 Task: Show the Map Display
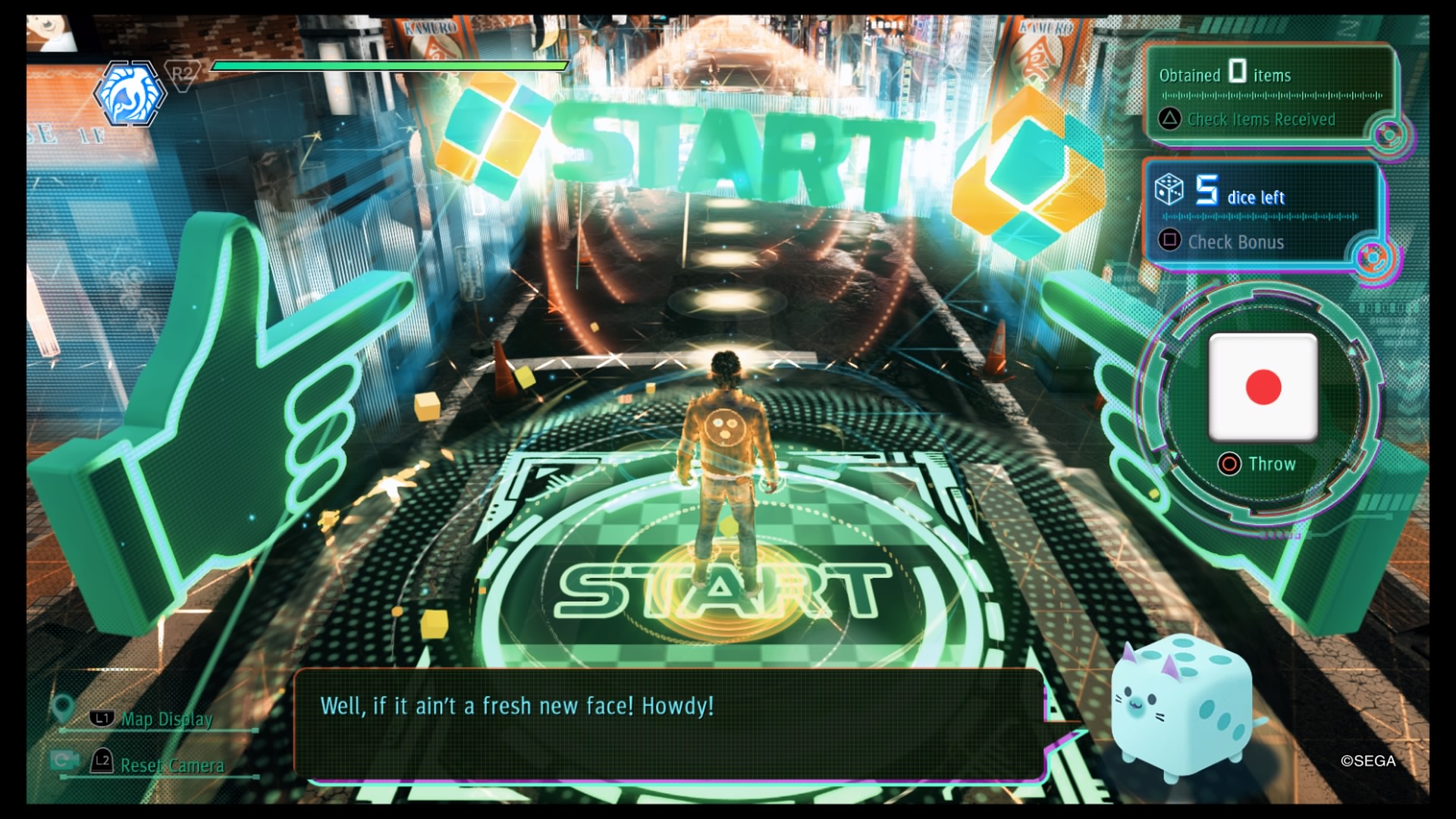[166, 719]
